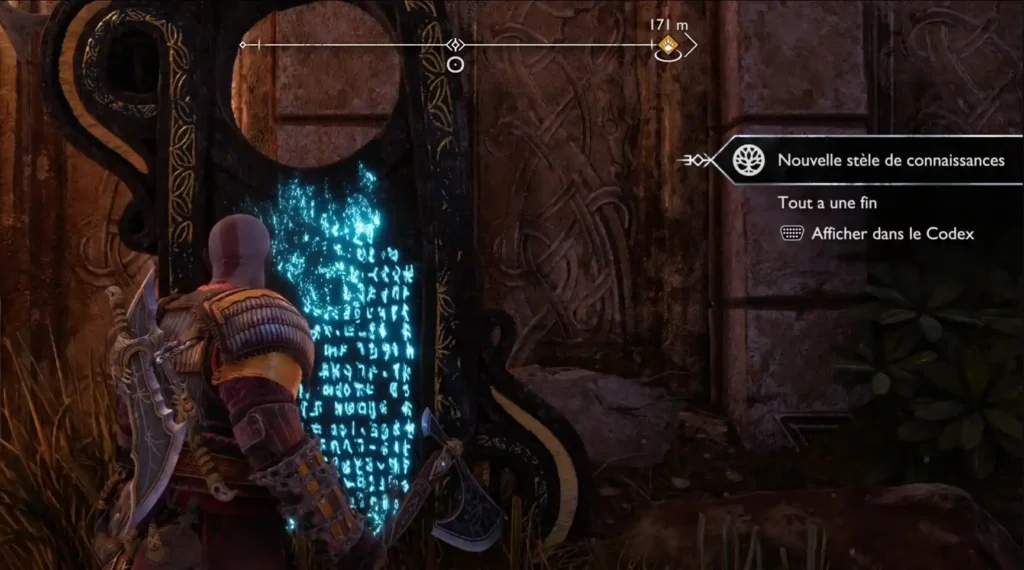Click the white diamond marker at the compass center
Image resolution: width=1024 pixels, height=570 pixels.
coord(455,45)
